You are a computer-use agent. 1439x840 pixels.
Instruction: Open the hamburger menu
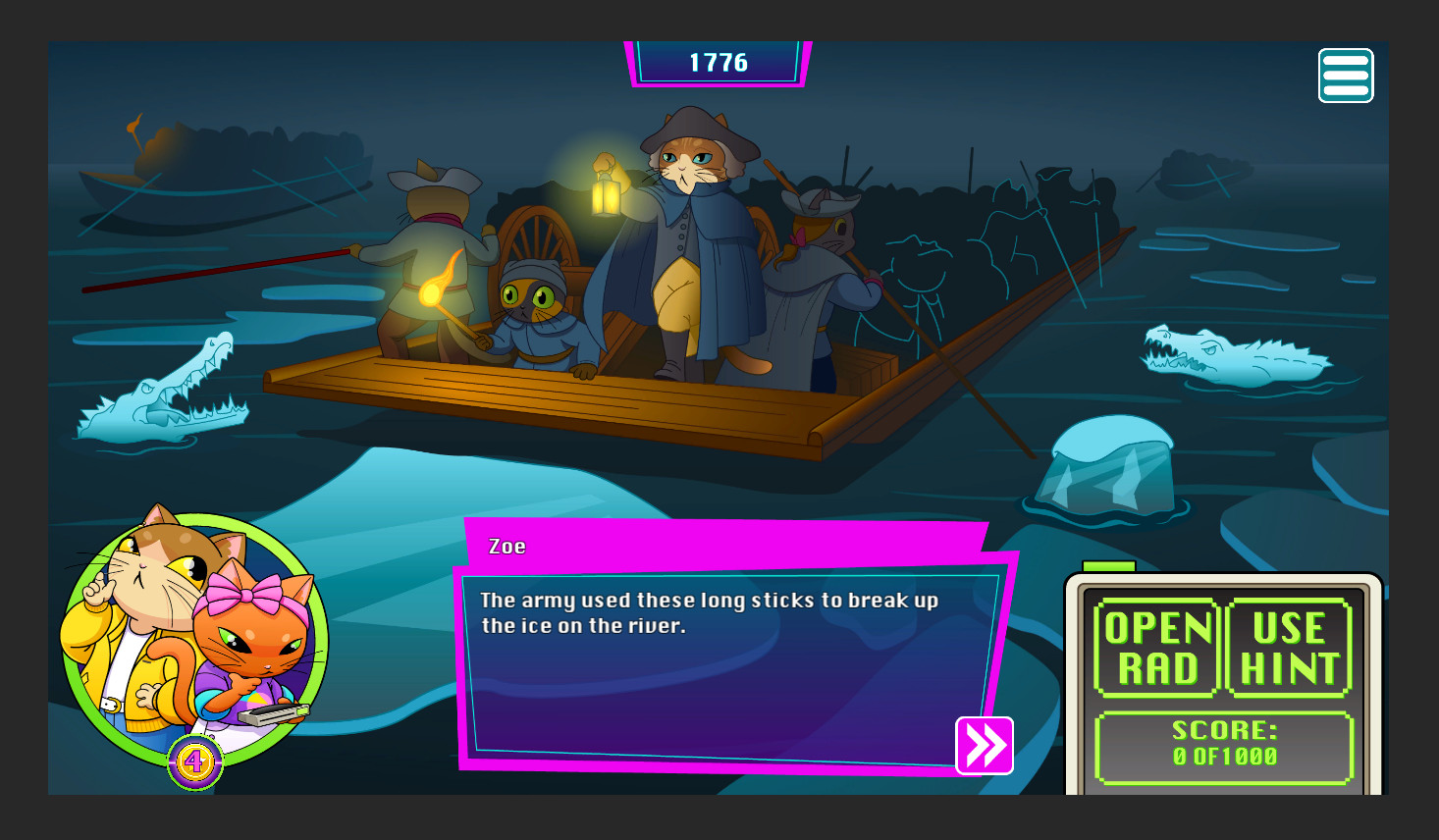pyautogui.click(x=1345, y=76)
